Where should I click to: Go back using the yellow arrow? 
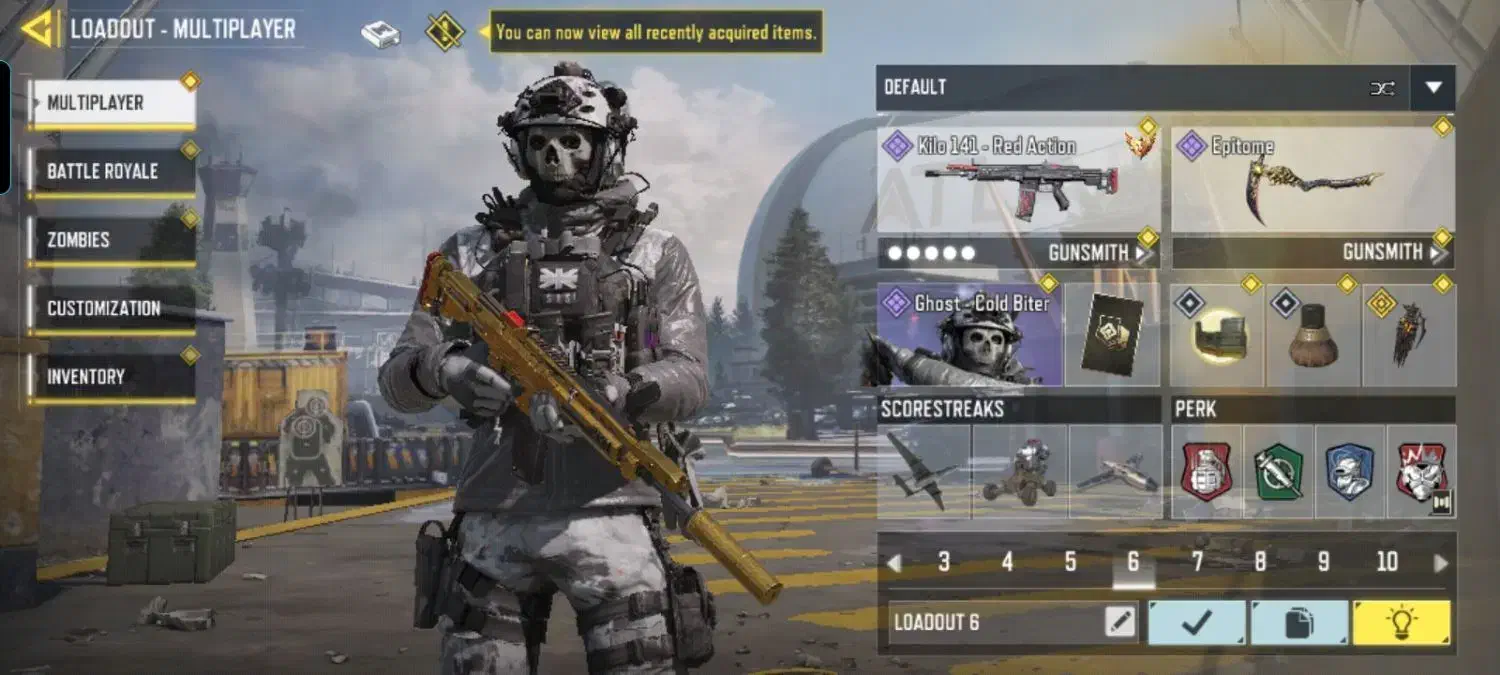40,29
